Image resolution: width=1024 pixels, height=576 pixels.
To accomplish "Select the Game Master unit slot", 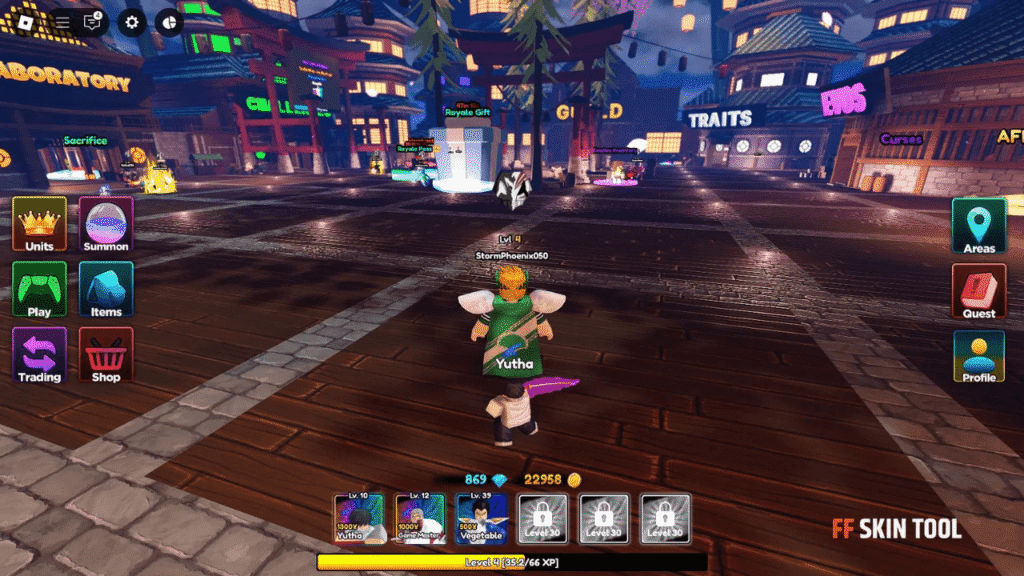I will pos(420,519).
